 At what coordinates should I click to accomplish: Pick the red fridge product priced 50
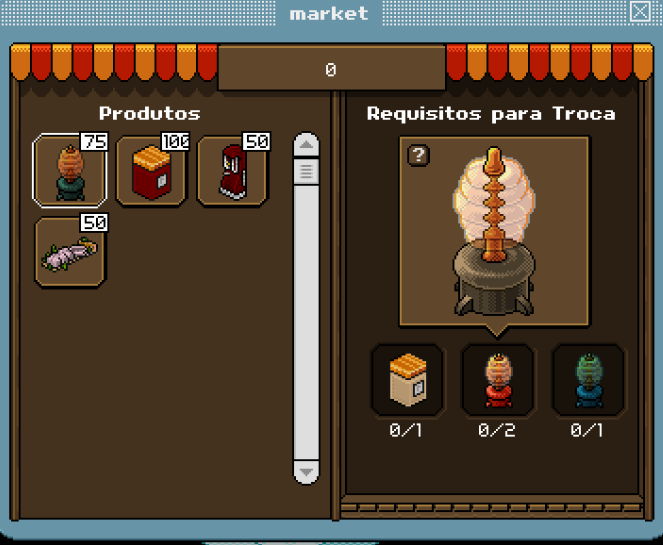point(232,171)
